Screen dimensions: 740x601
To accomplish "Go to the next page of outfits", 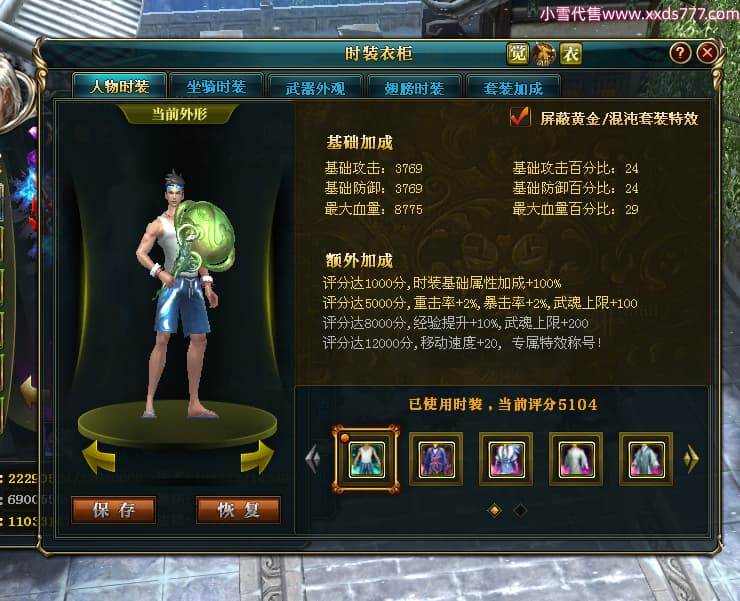I will 691,459.
